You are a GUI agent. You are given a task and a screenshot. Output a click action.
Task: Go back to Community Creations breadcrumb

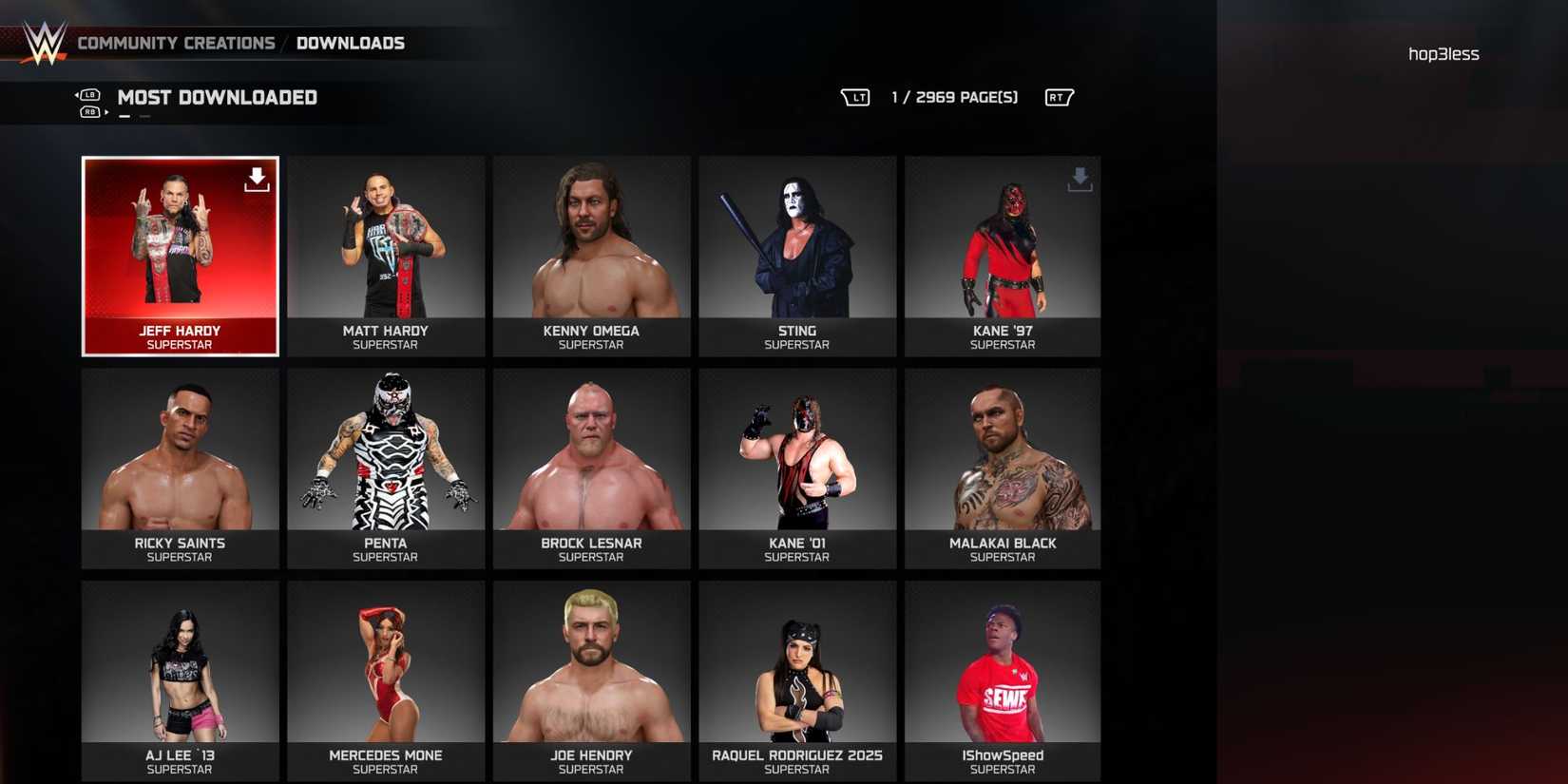(176, 44)
